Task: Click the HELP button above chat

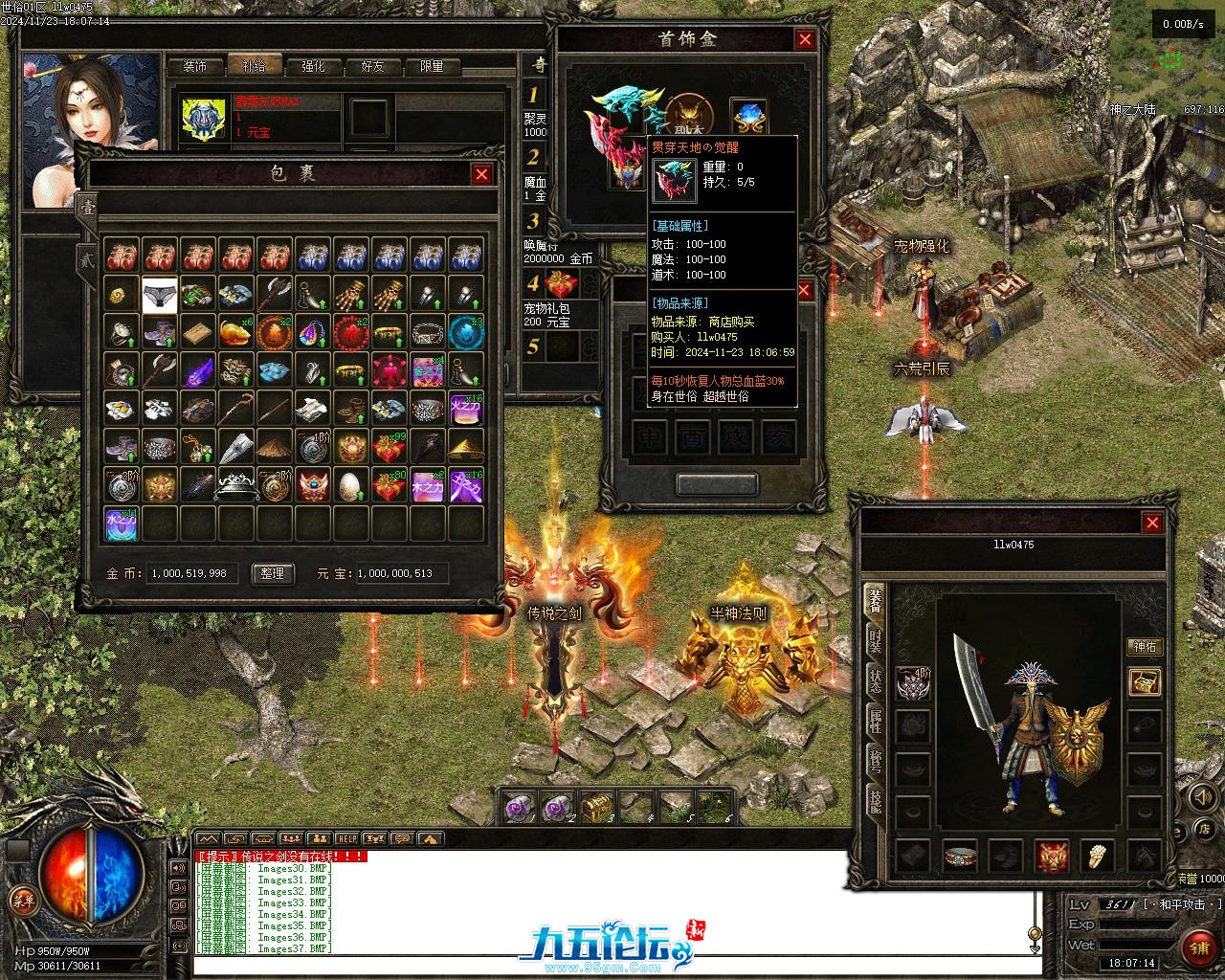Action: pos(346,838)
